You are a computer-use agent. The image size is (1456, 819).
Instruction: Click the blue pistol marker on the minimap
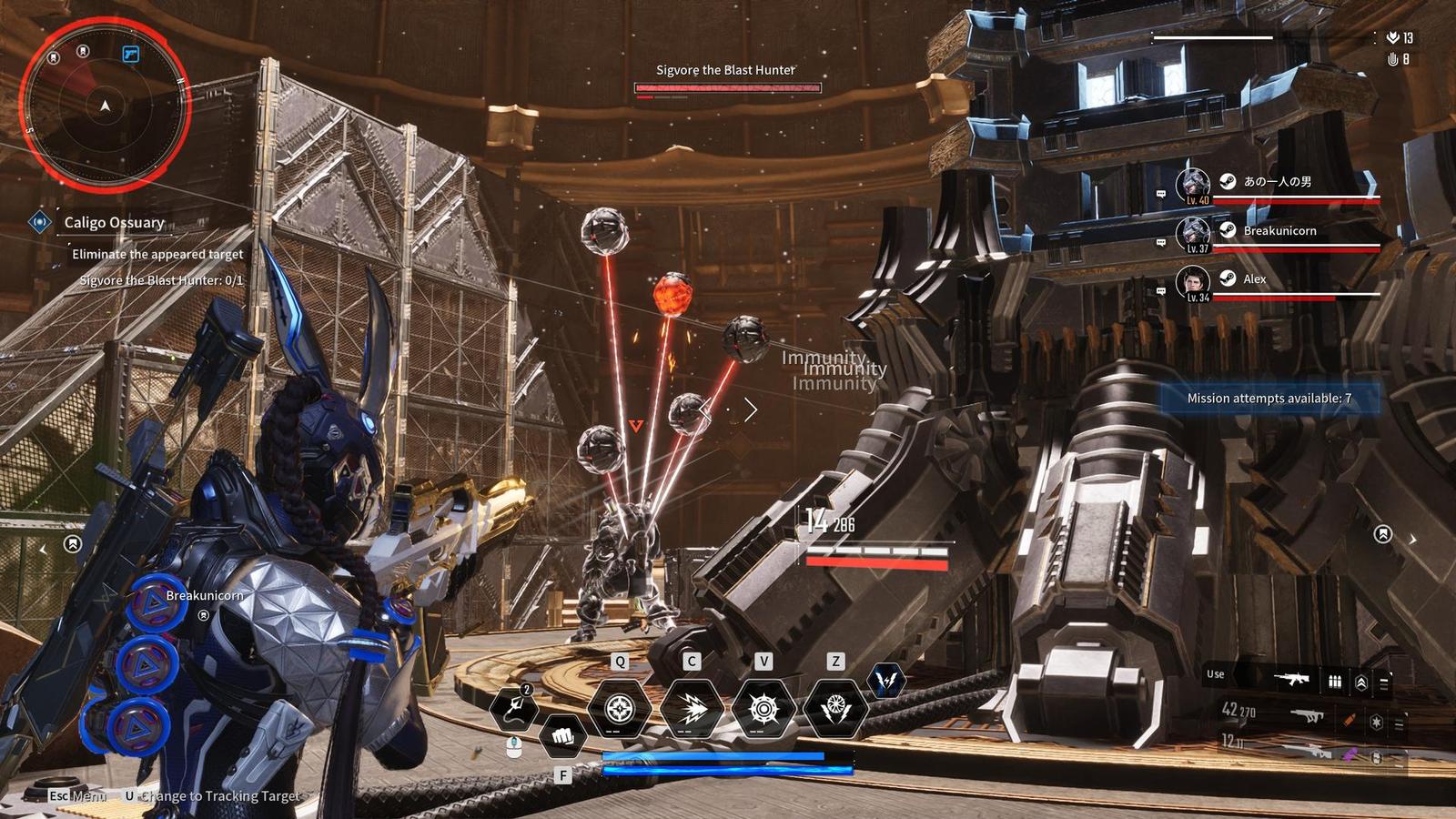pos(130,55)
